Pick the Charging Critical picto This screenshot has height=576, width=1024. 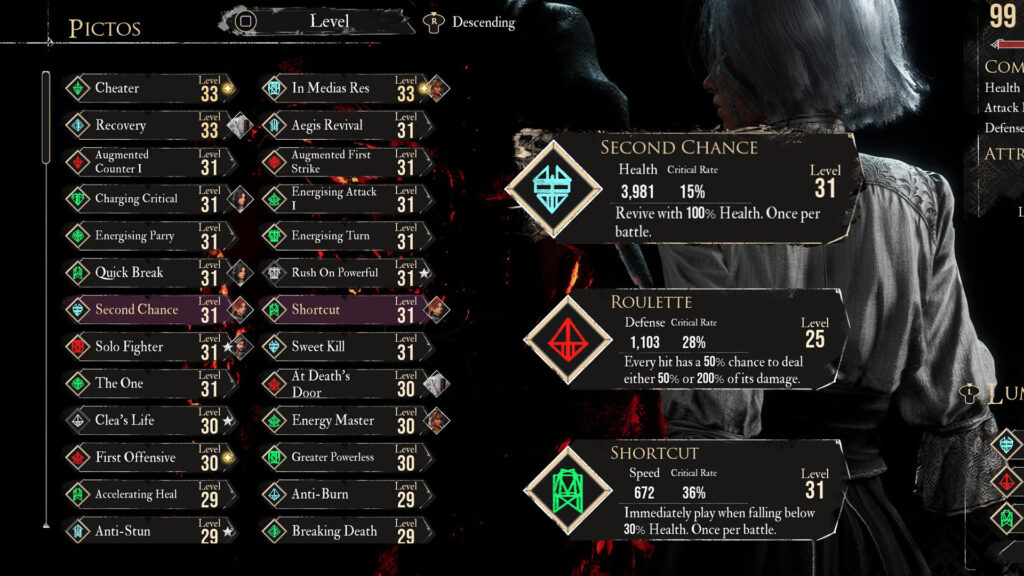150,199
